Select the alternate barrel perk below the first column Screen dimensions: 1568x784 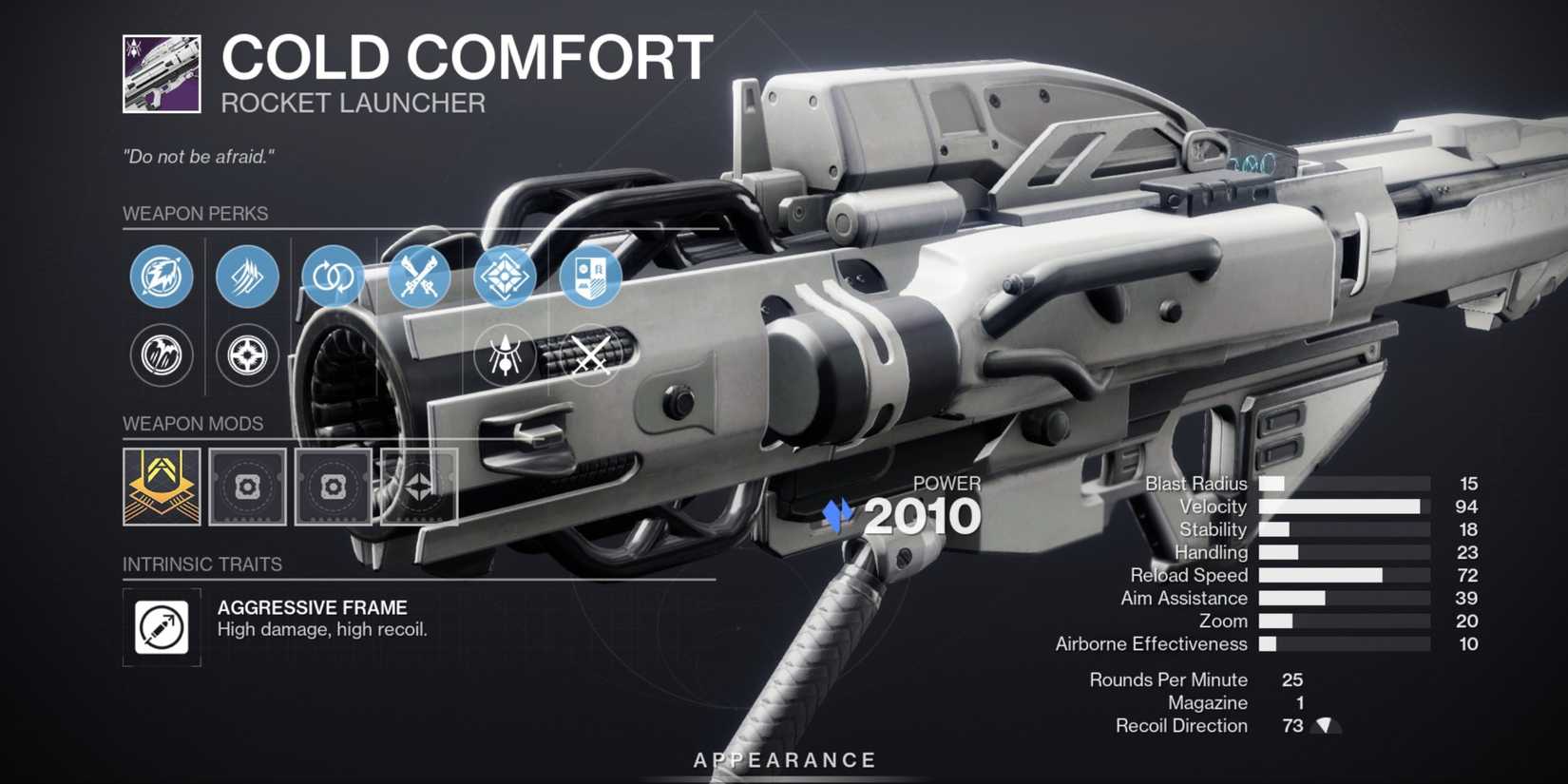[161, 356]
